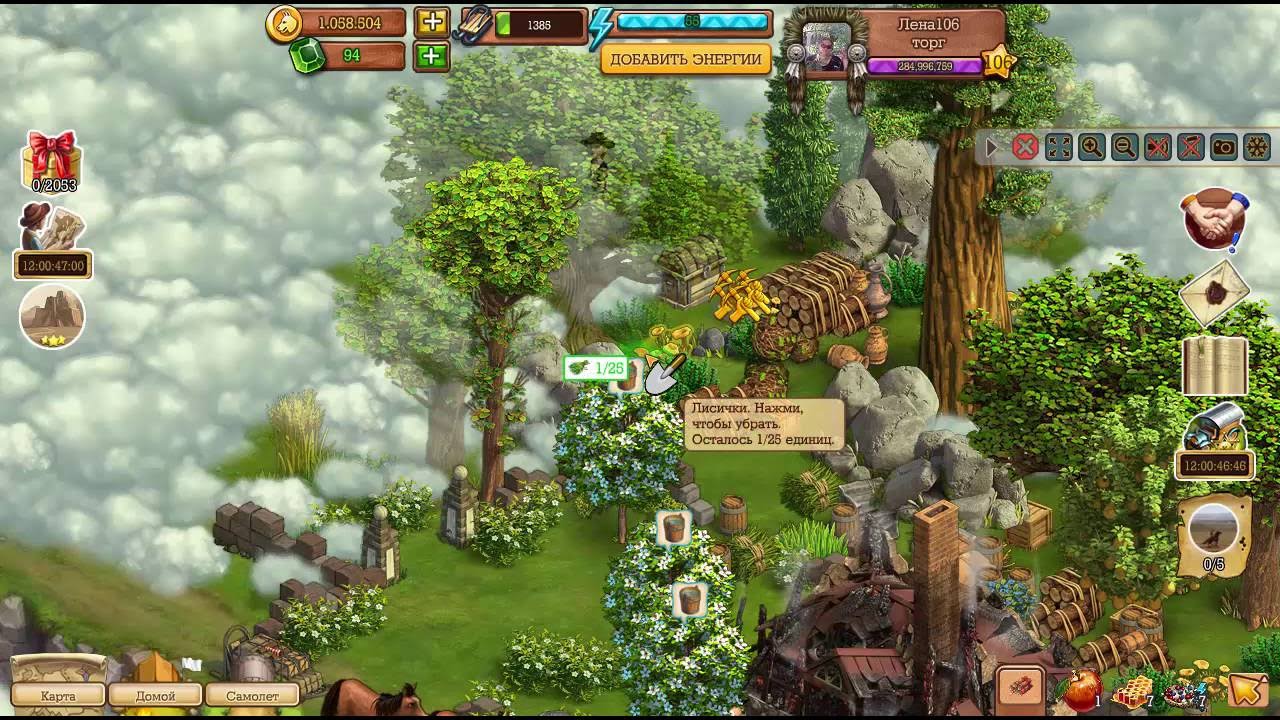The height and width of the screenshot is (720, 1280).
Task: Select the desert ruins location badge
Action: [x=52, y=317]
